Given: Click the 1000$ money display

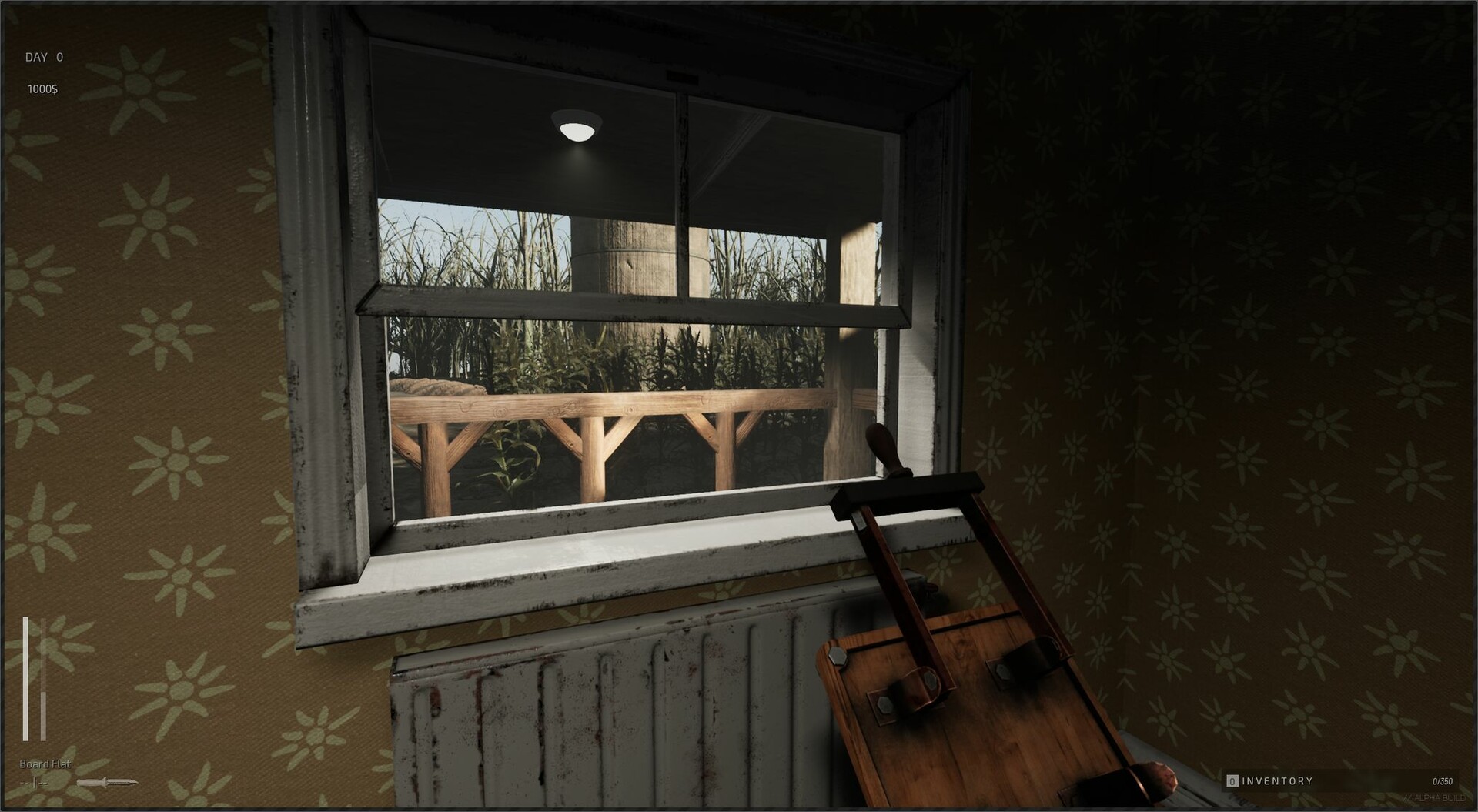Looking at the screenshot, I should [x=42, y=87].
